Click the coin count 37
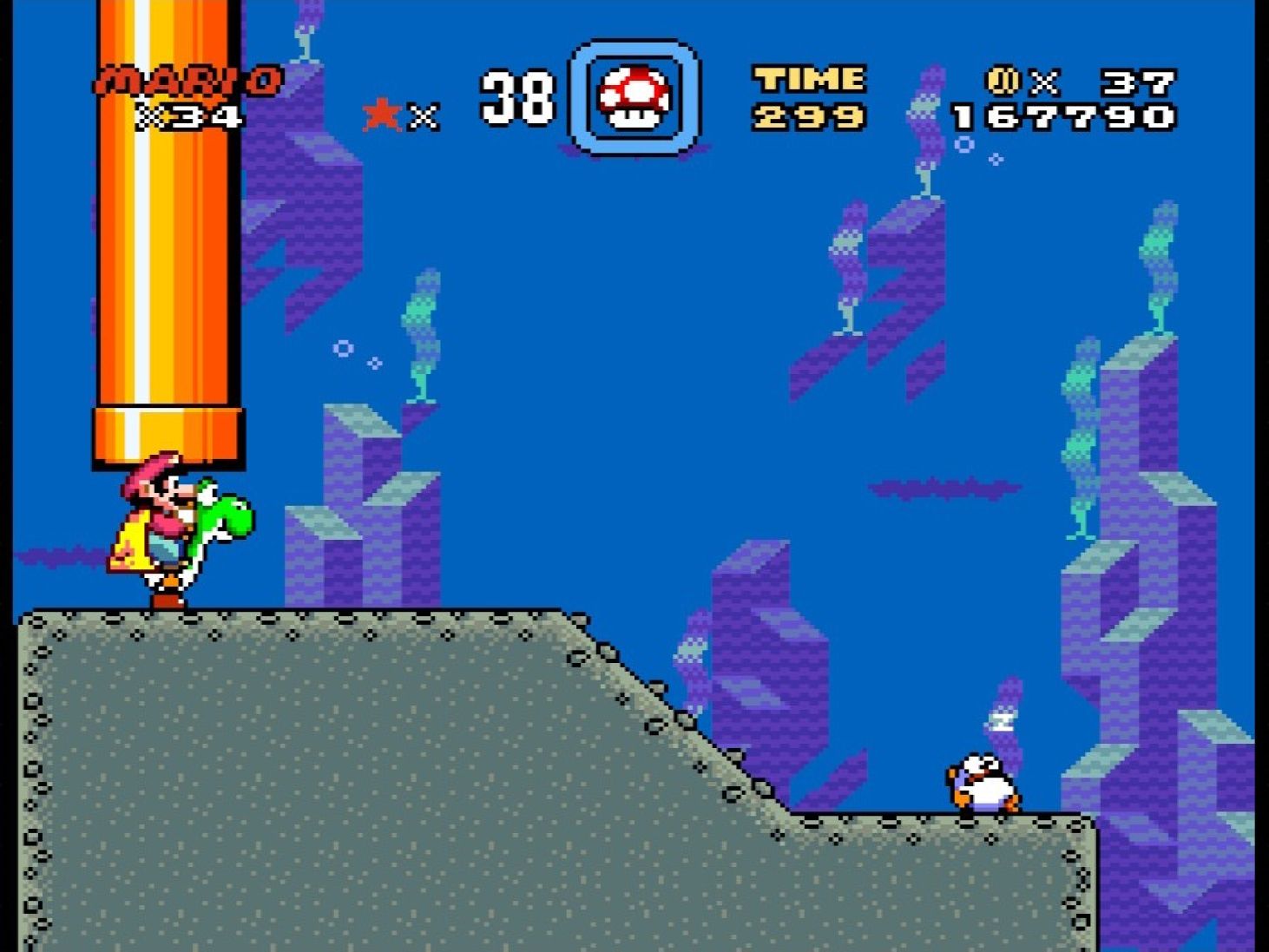The image size is (1269, 952). [1133, 82]
